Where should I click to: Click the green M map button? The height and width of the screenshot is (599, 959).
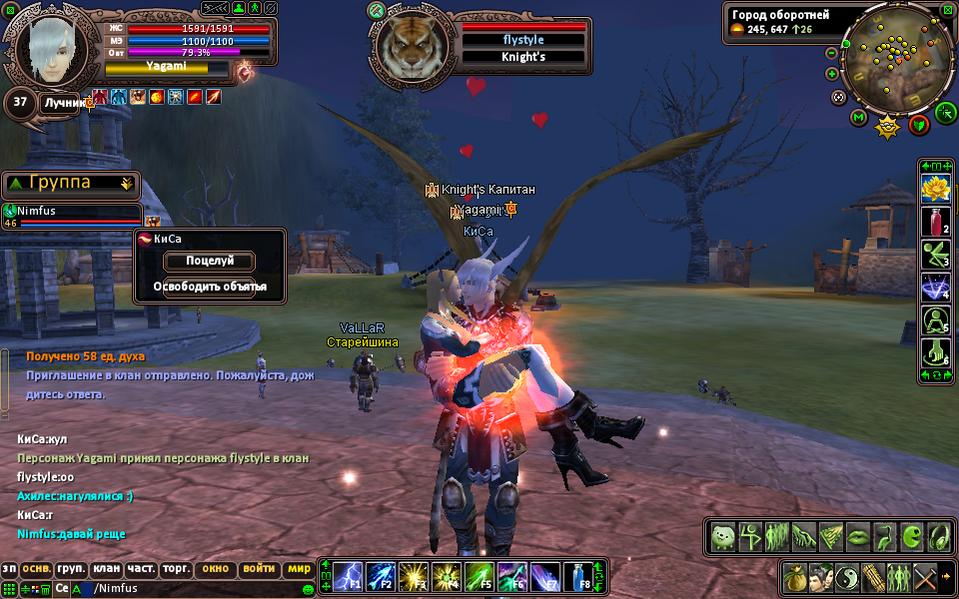point(858,119)
